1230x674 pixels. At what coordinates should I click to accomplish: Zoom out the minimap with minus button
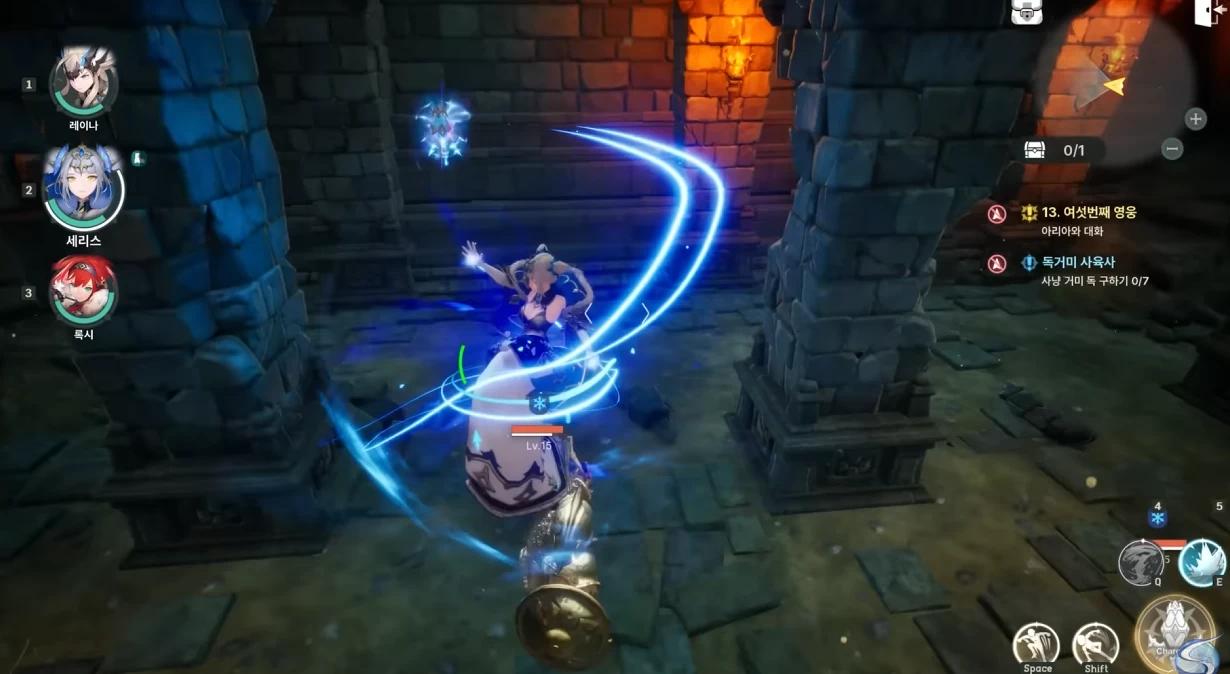[1173, 149]
